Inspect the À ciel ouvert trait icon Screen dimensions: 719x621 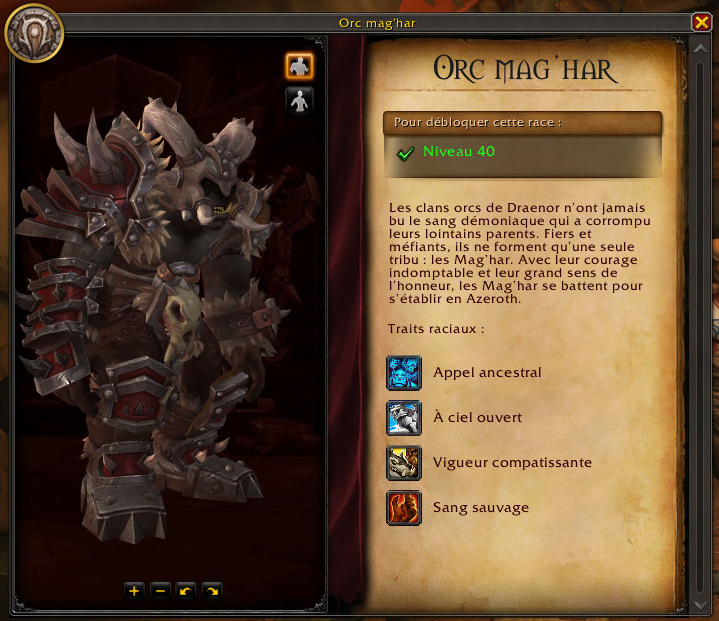click(x=404, y=418)
